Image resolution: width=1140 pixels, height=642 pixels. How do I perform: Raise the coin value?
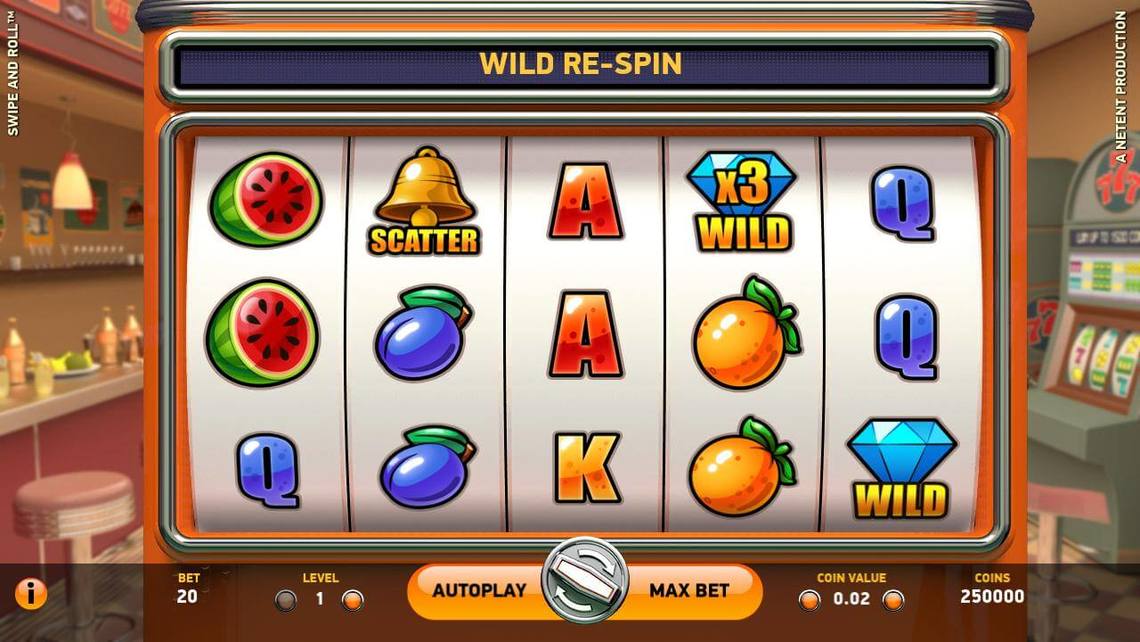893,600
